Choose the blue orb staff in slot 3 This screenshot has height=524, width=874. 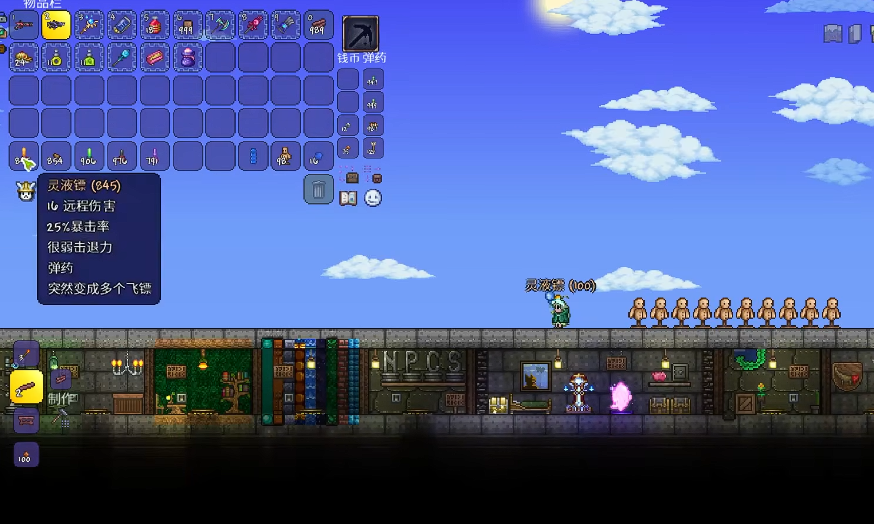pos(89,25)
